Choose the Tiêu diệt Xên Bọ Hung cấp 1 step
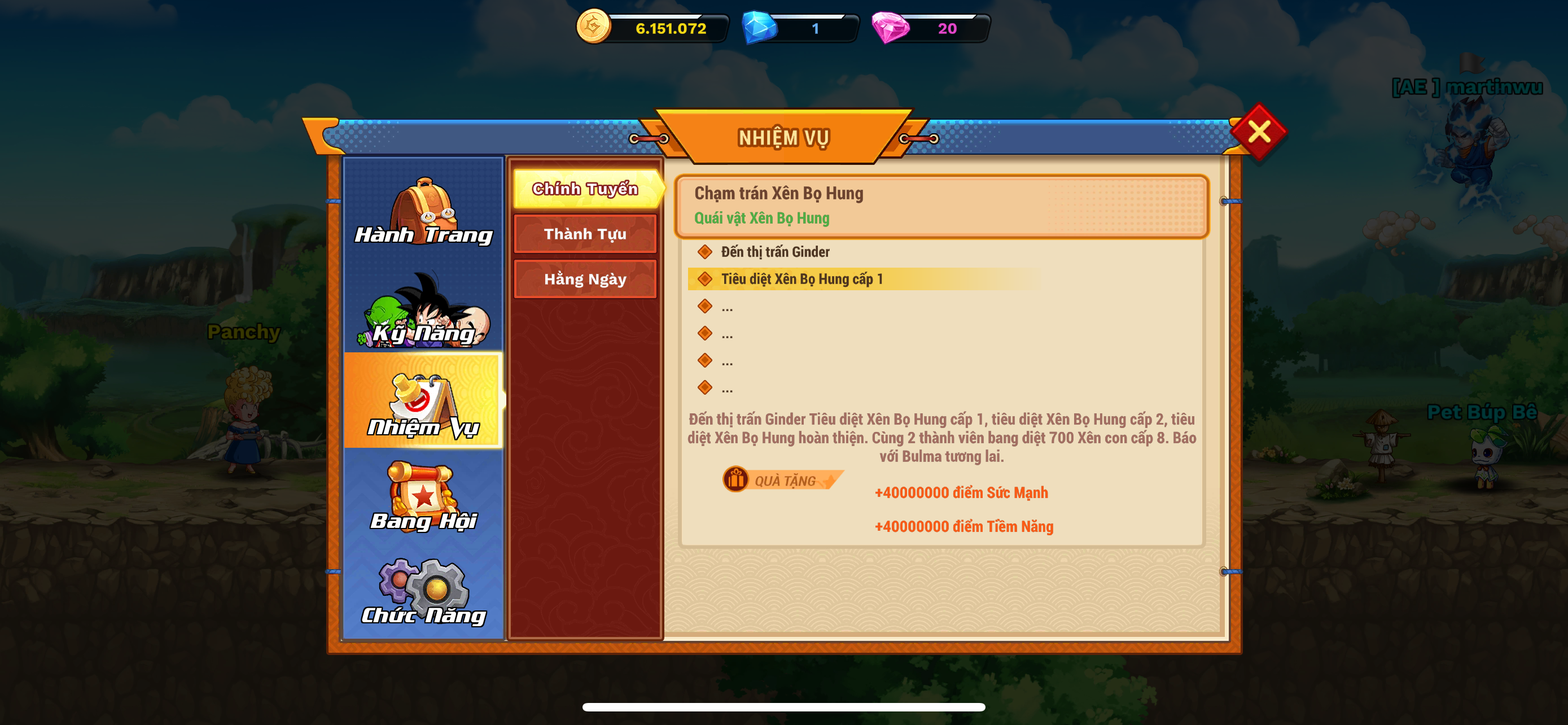This screenshot has height=725, width=1568. [801, 279]
